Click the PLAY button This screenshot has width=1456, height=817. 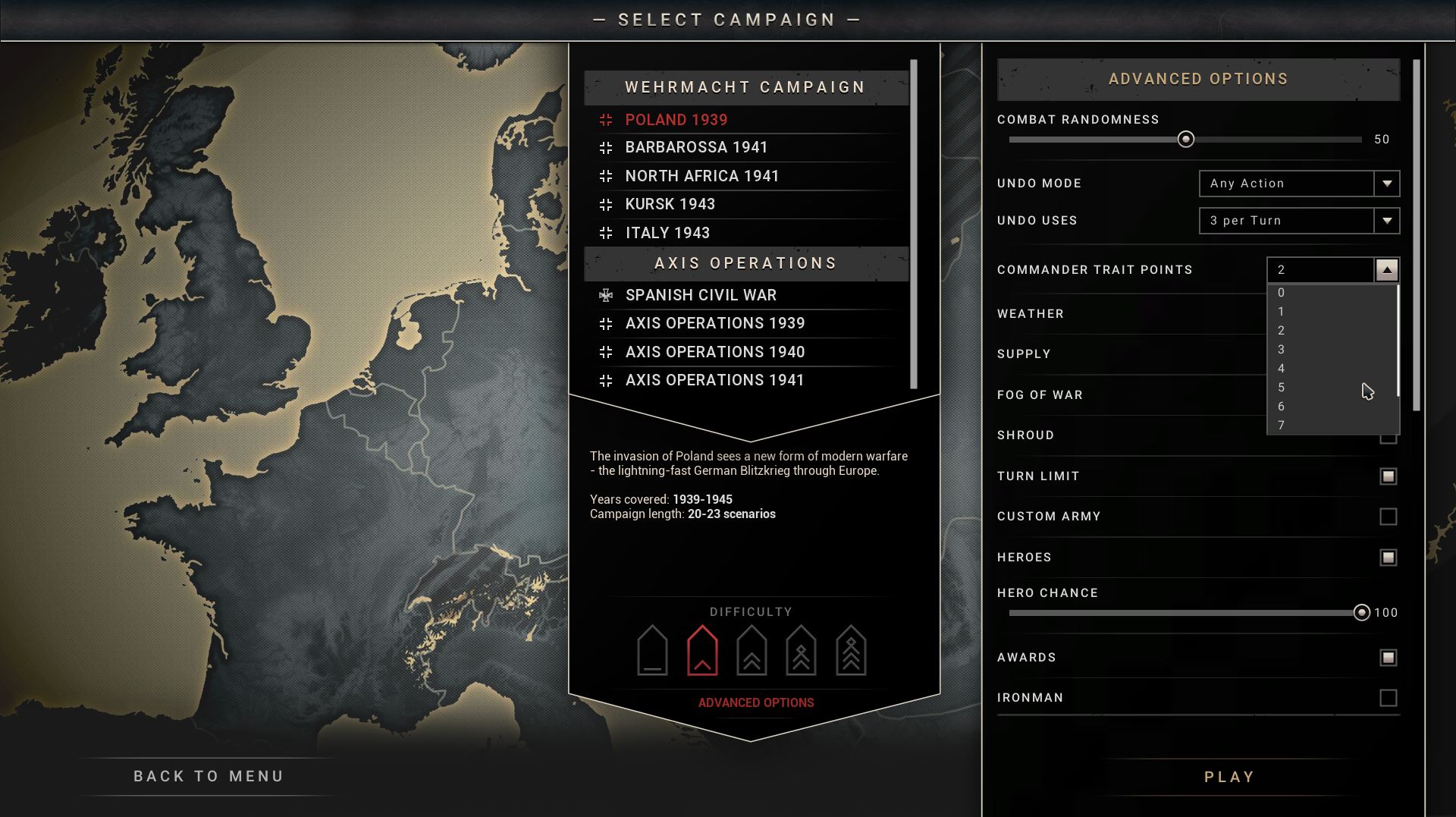[1228, 776]
